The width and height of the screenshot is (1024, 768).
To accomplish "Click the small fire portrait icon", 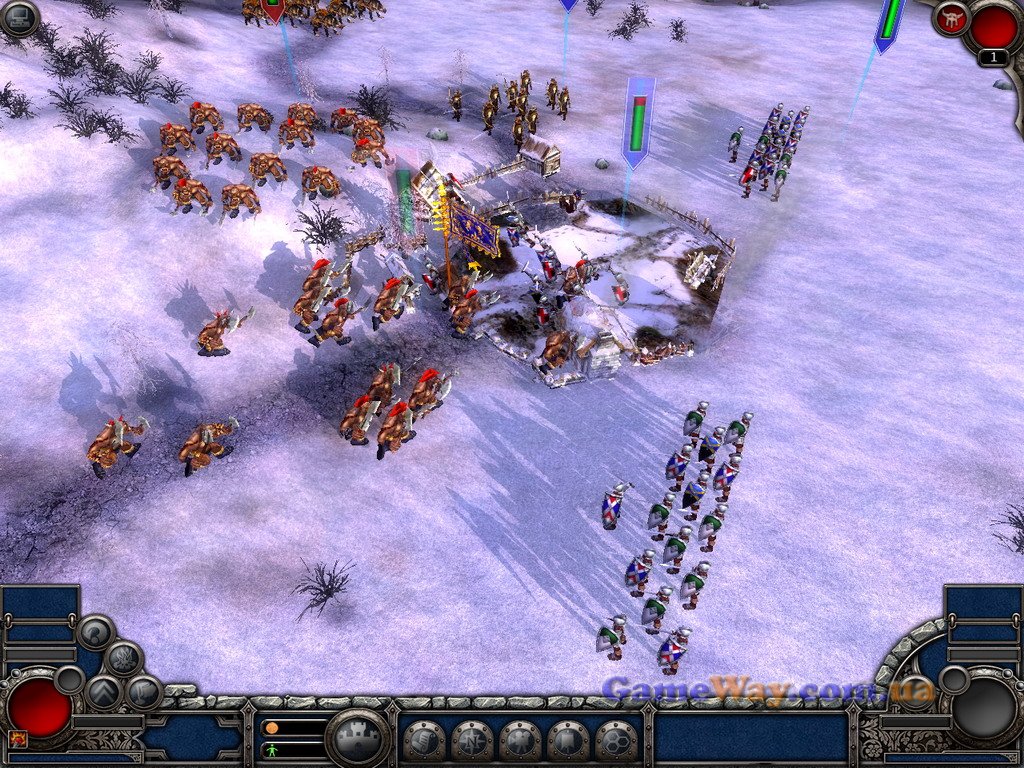I will [17, 739].
